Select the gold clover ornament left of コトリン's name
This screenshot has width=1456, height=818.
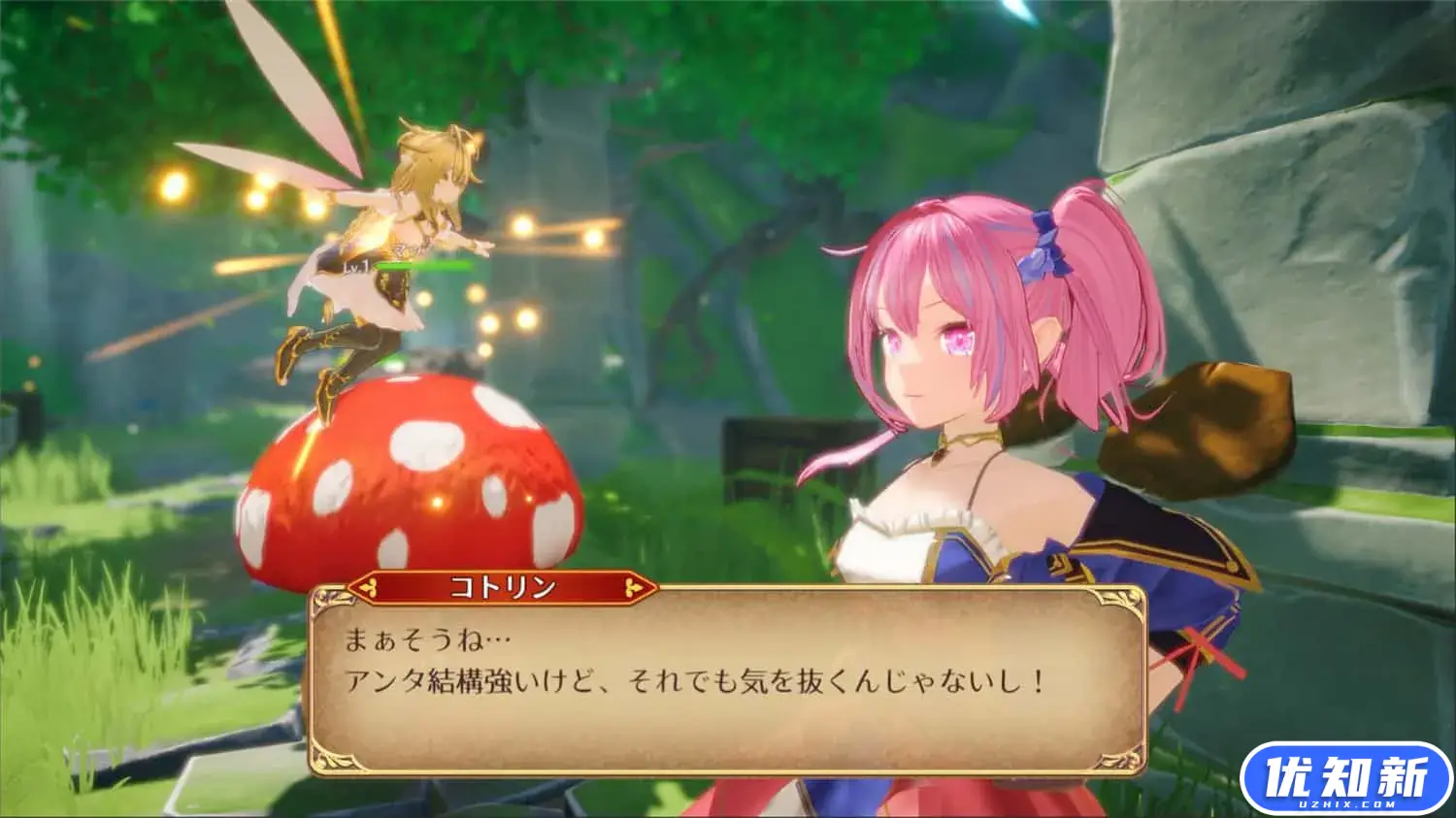tap(369, 587)
